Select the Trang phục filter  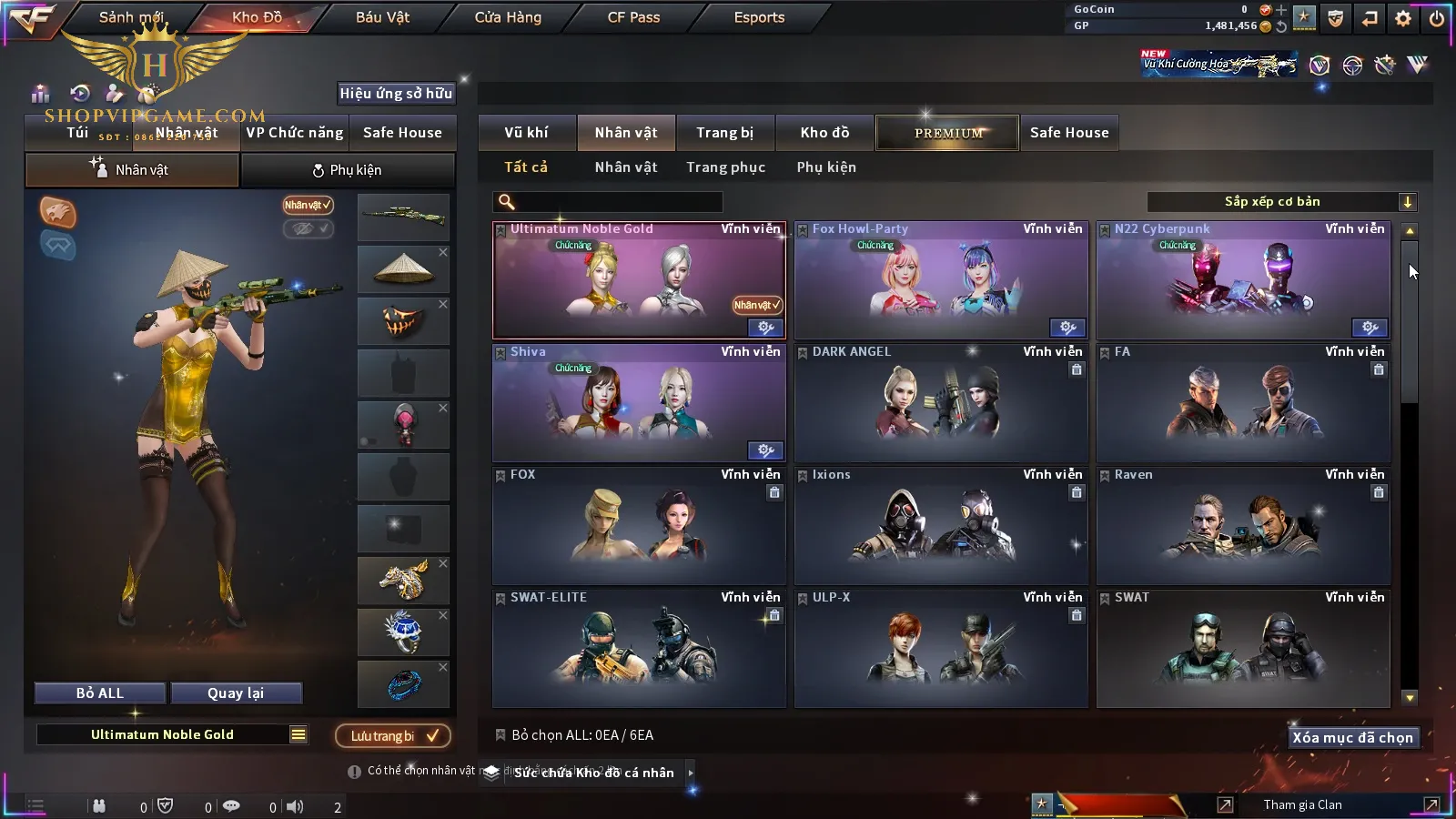pyautogui.click(x=725, y=167)
